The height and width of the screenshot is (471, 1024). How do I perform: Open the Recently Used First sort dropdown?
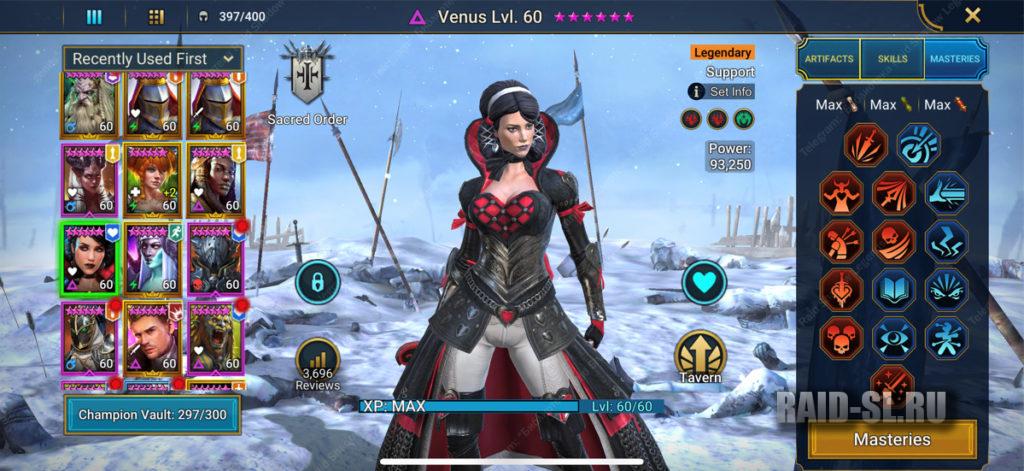tap(153, 59)
